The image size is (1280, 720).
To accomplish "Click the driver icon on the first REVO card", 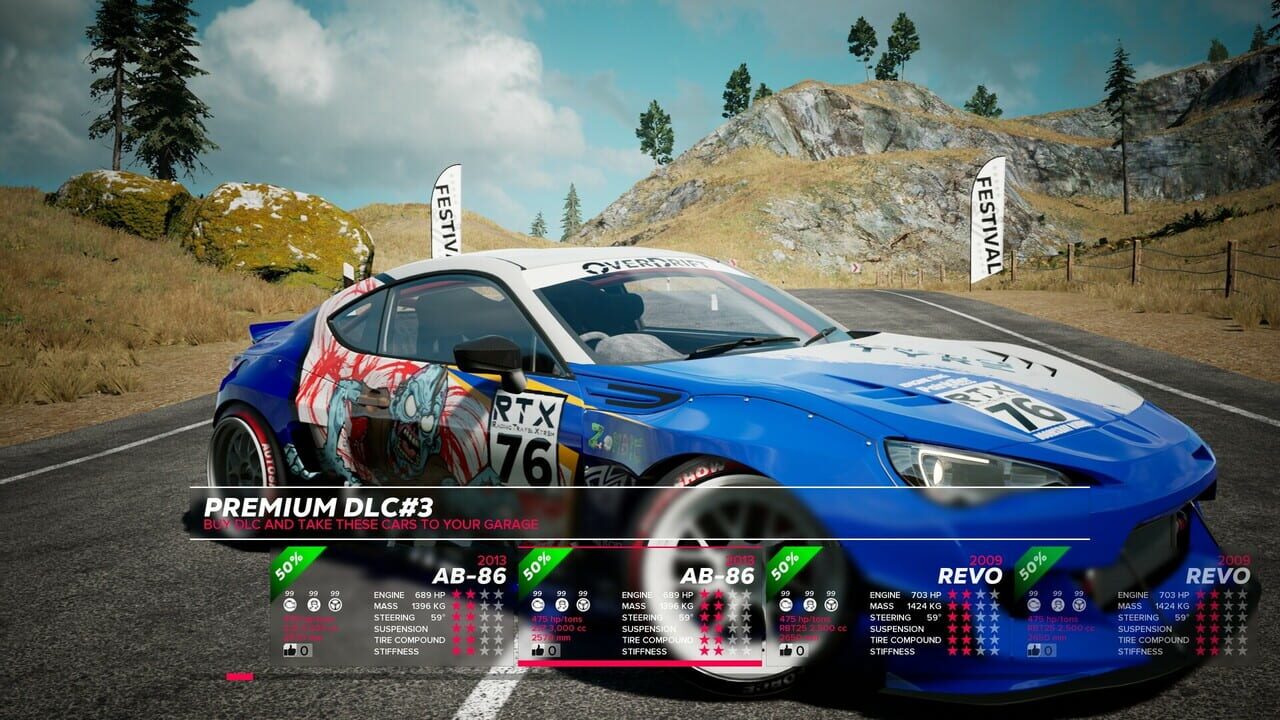I will [x=809, y=605].
